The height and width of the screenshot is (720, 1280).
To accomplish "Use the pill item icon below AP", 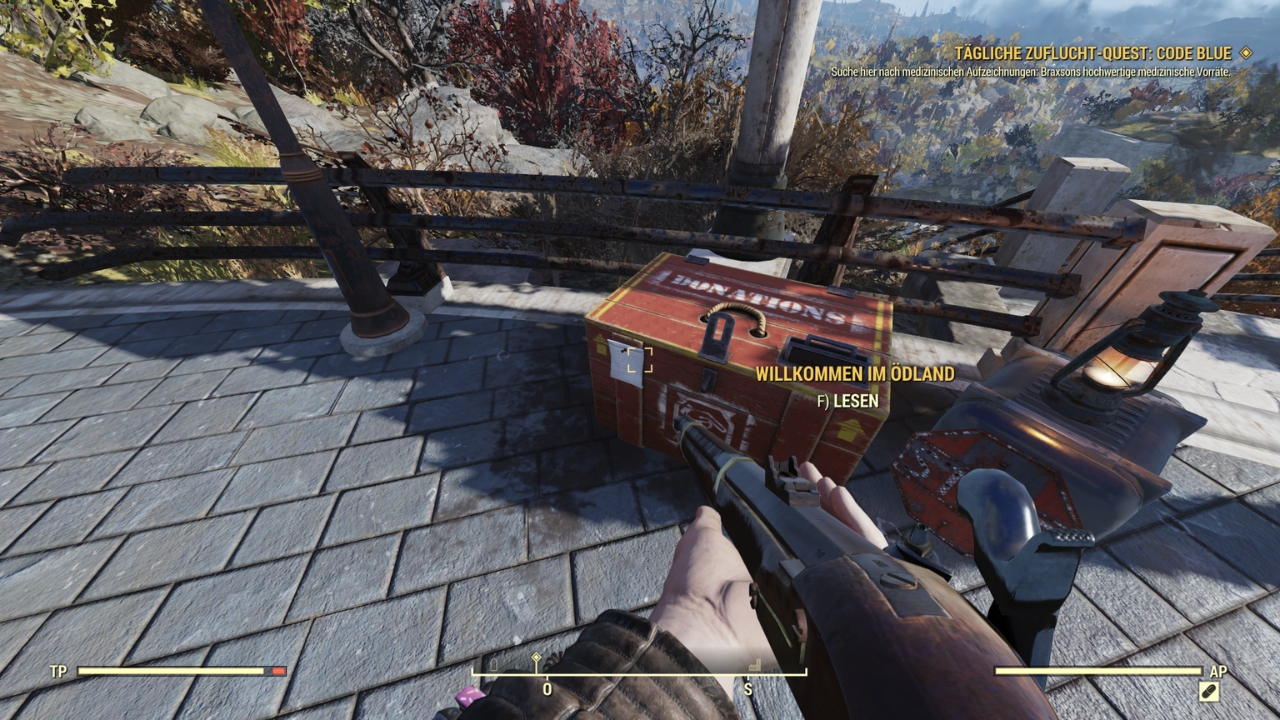I will (1209, 691).
